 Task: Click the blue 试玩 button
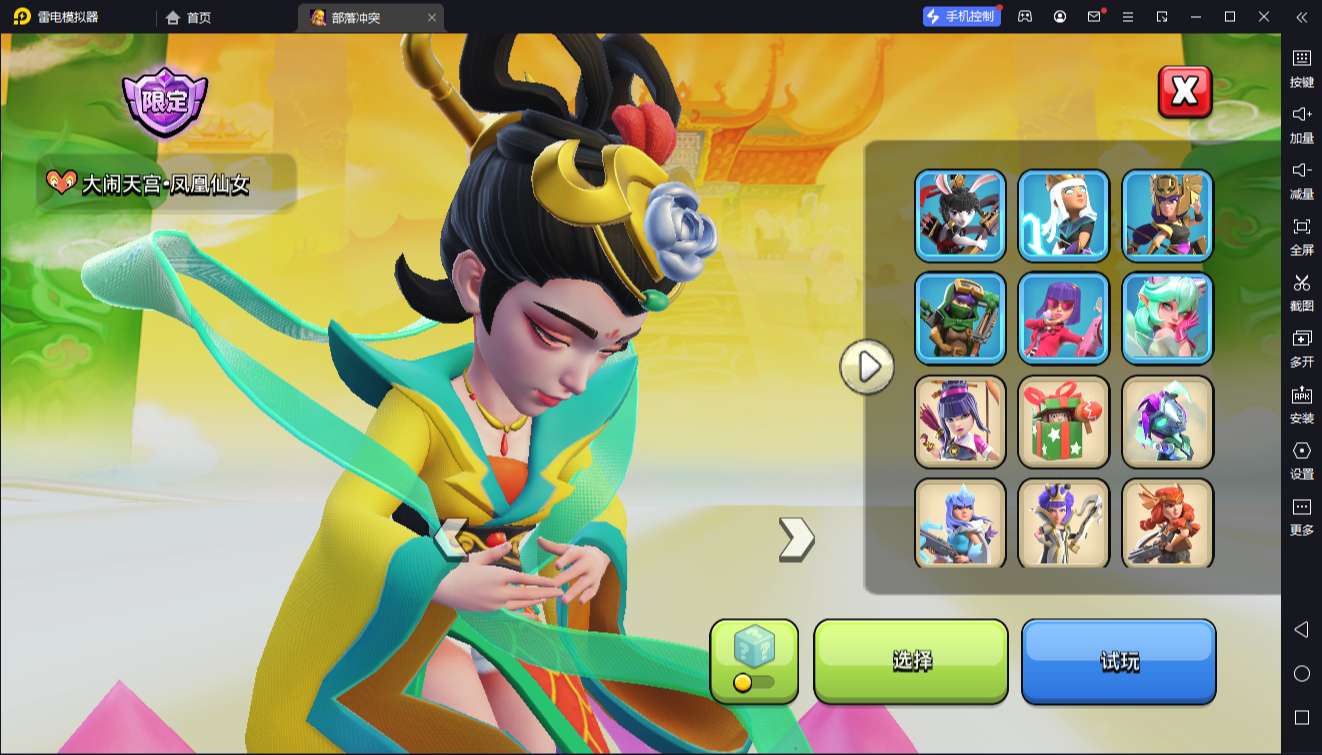1118,660
